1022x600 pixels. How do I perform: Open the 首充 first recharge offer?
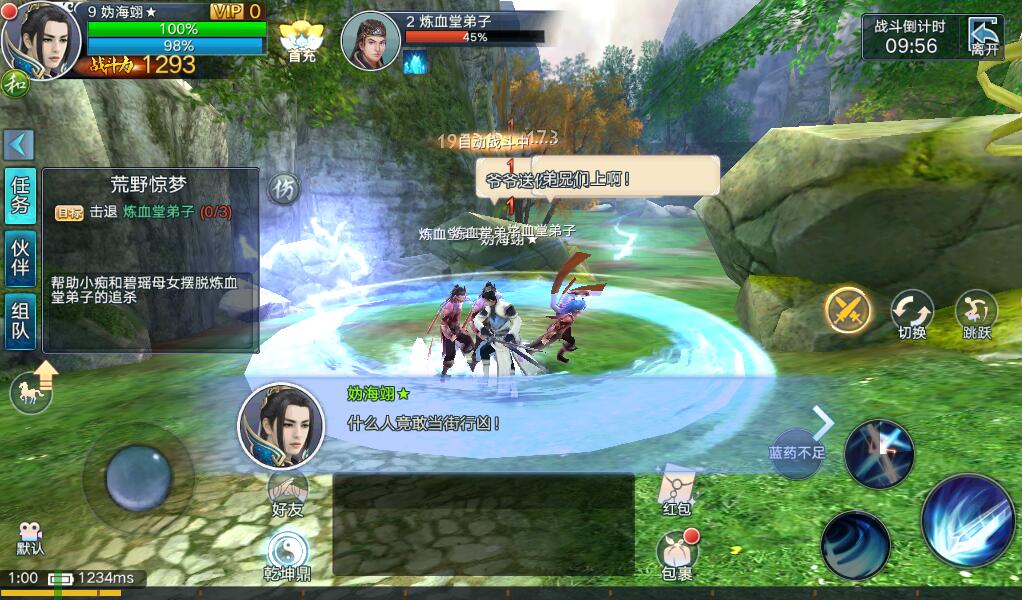301,42
